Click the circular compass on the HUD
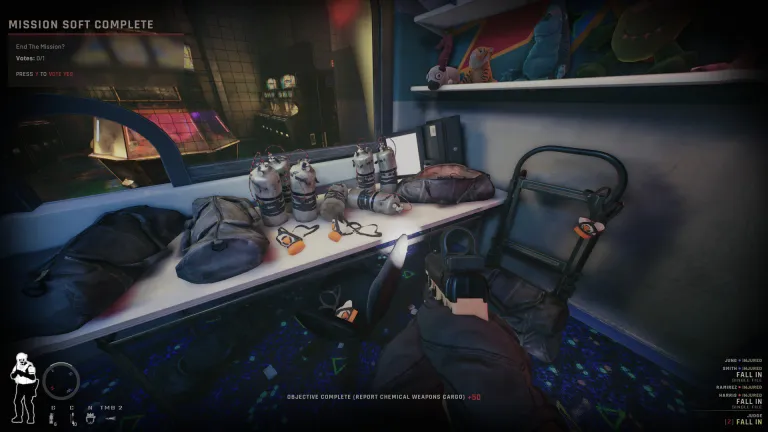 [x=60, y=380]
